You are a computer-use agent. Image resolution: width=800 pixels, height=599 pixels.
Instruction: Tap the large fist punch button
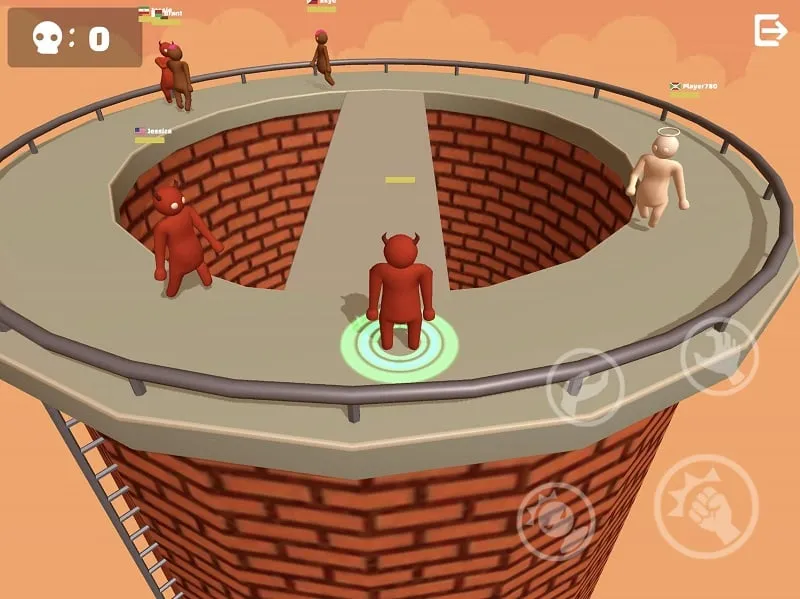pyautogui.click(x=706, y=505)
